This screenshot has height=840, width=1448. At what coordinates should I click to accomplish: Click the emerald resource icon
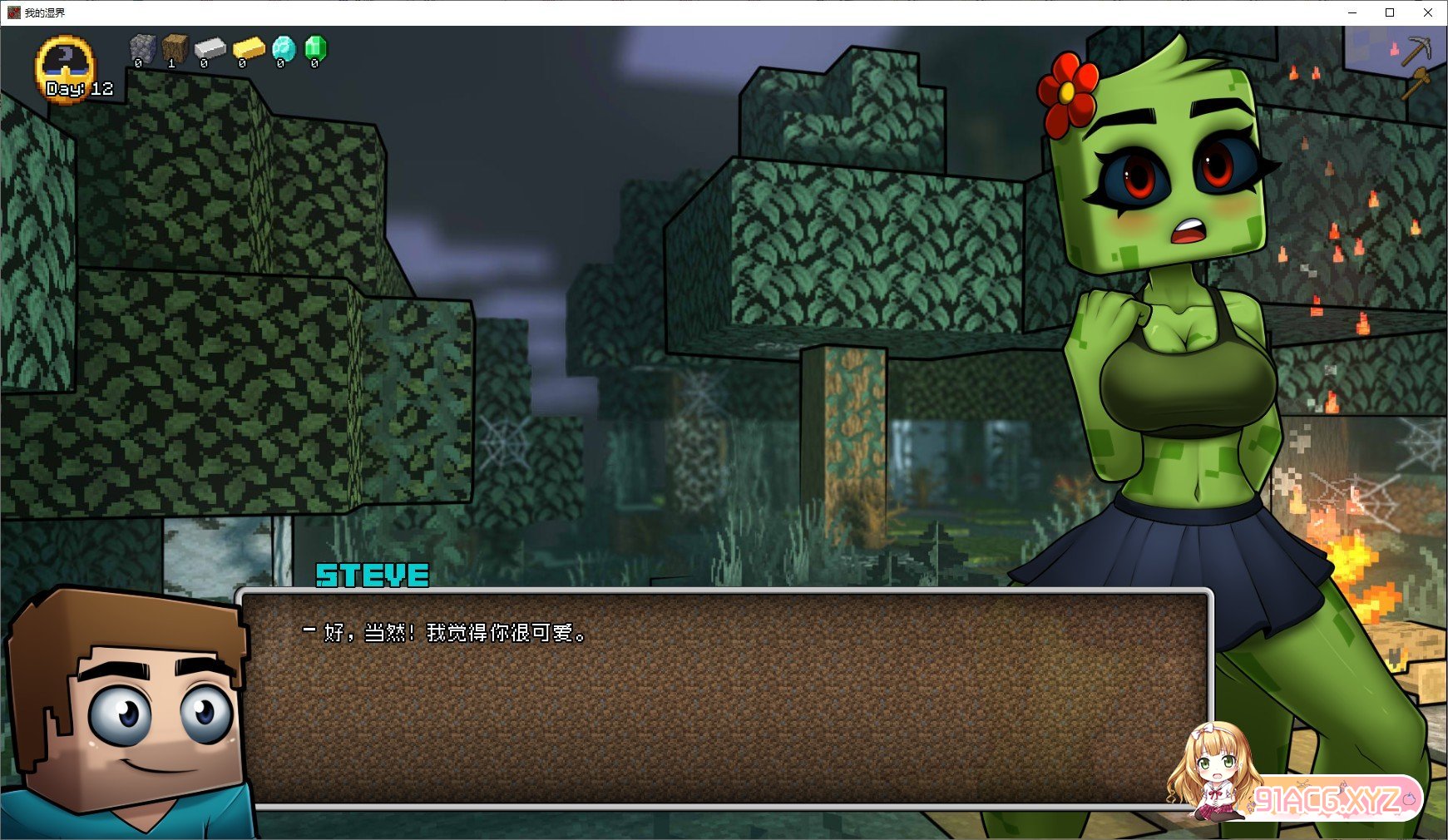(x=316, y=48)
